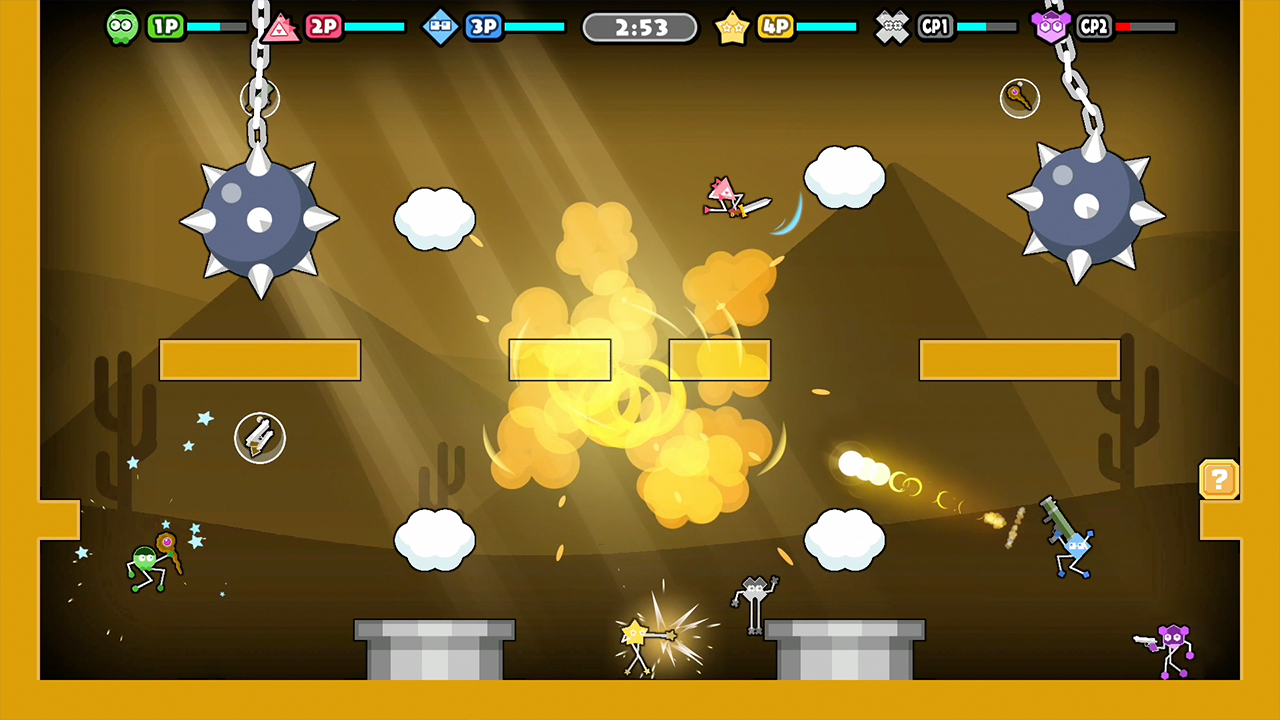
Task: Select the CP1 label badge
Action: pyautogui.click(x=935, y=26)
